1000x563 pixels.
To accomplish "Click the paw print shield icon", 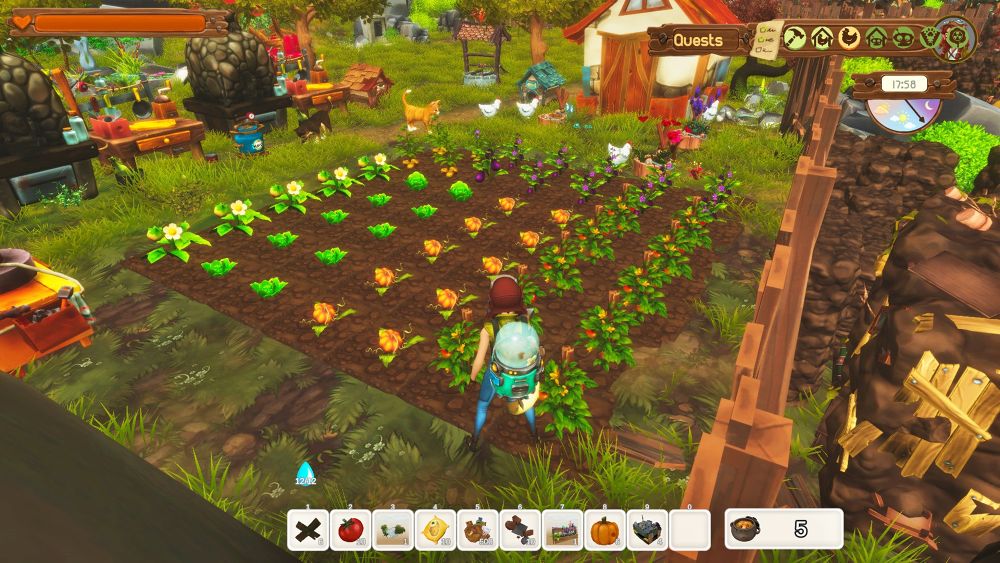I will click(x=929, y=38).
